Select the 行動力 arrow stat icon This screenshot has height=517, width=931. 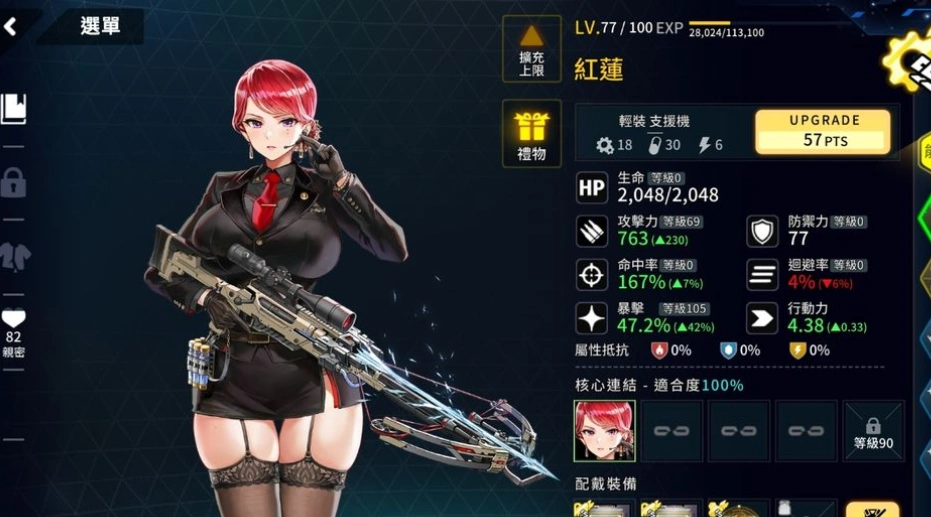(x=763, y=318)
